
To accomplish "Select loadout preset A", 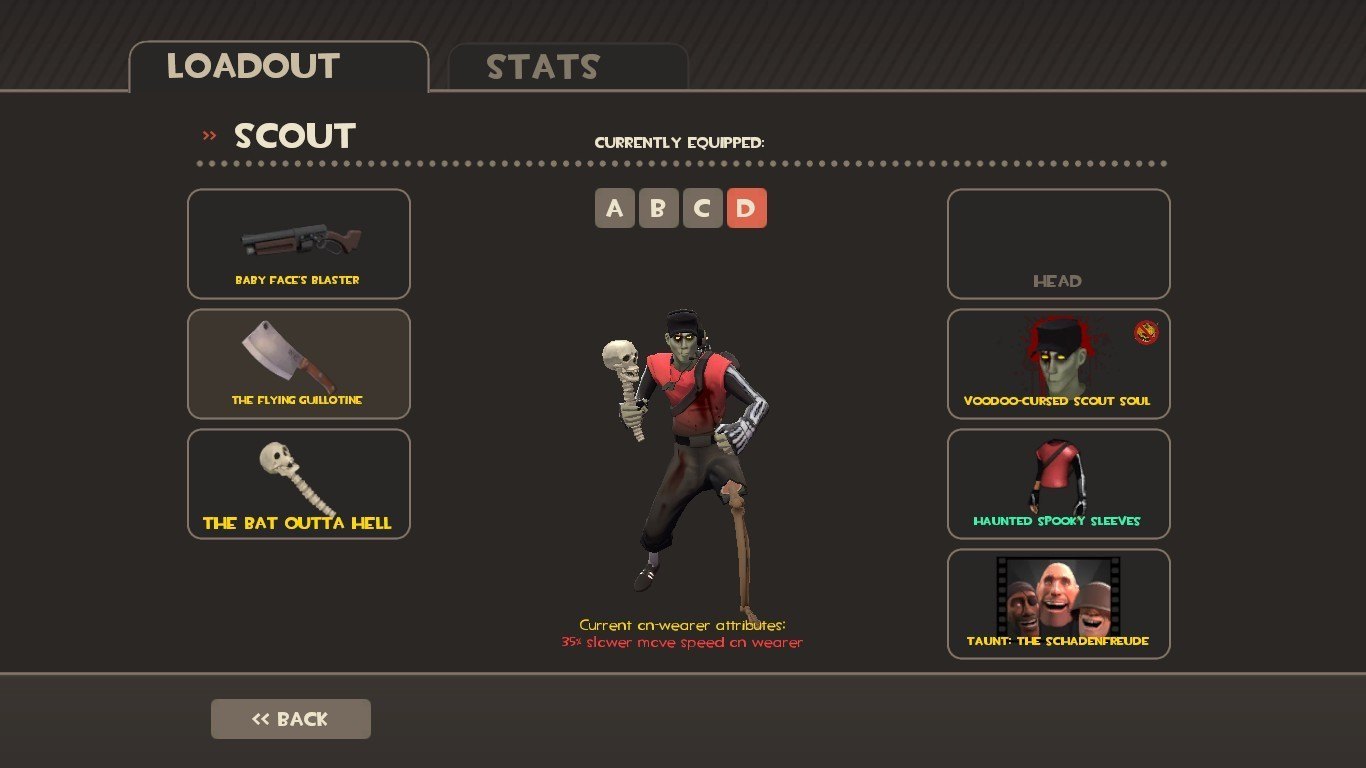I will [615, 209].
